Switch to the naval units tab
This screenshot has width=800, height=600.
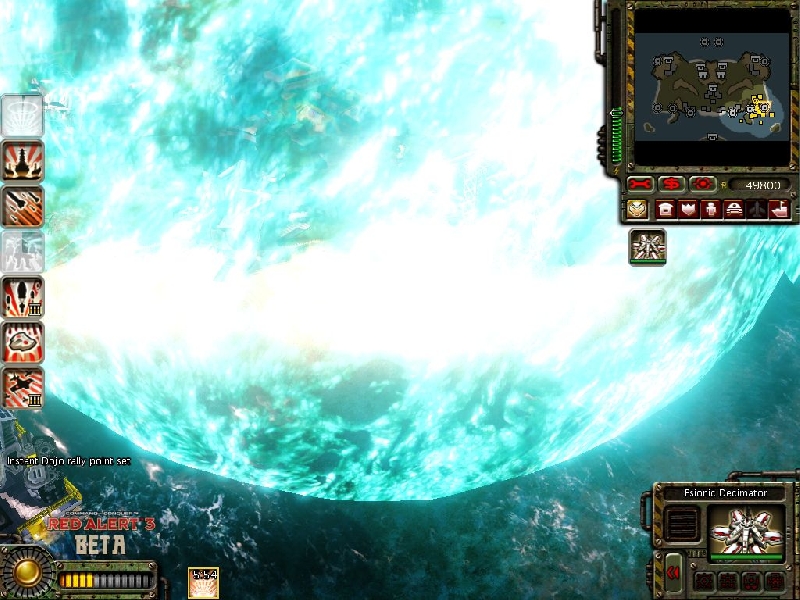click(x=778, y=209)
